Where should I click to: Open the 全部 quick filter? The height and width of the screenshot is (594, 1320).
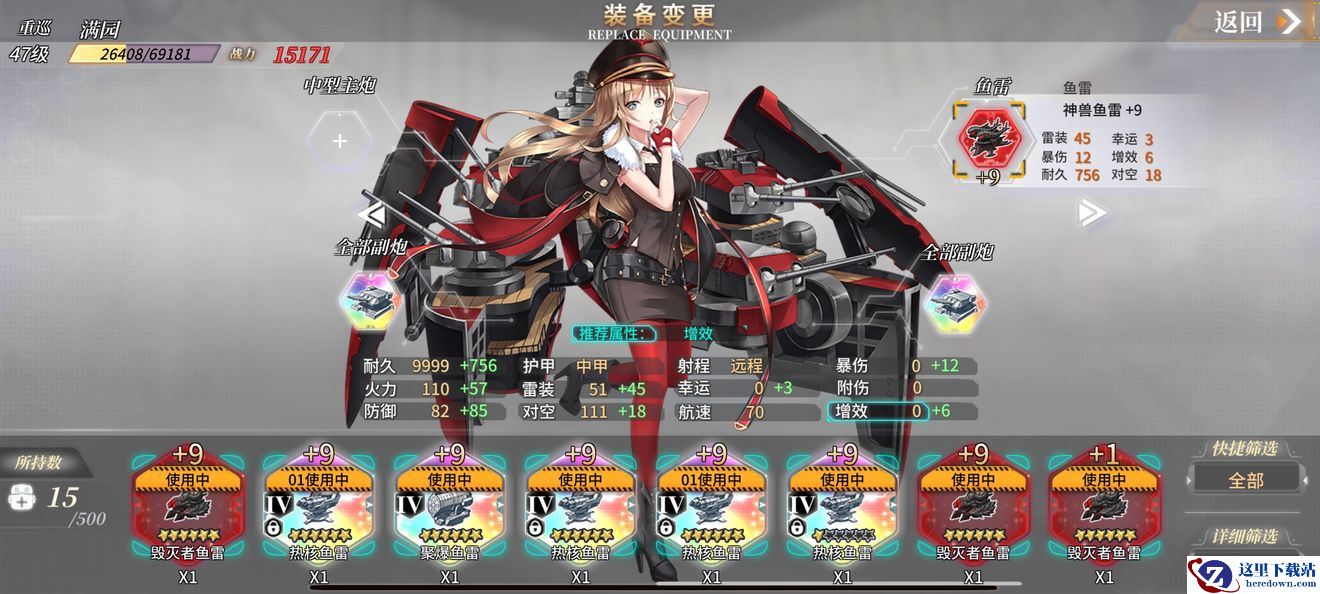[x=1246, y=480]
